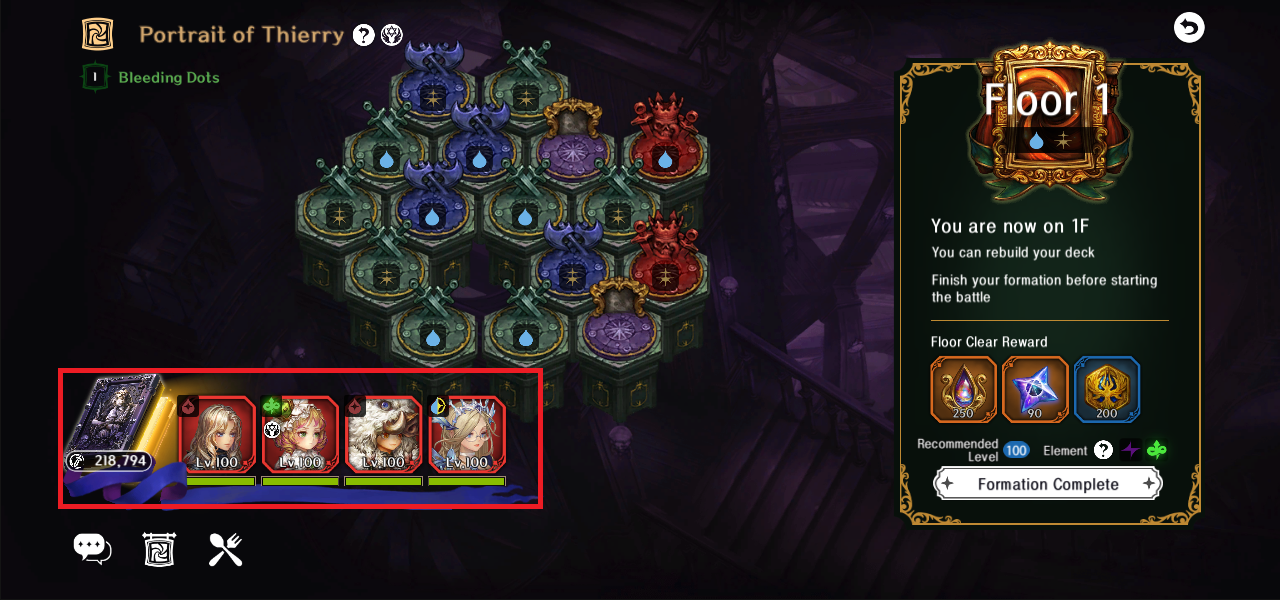Select the ice hero with glasses portrait
Image resolution: width=1280 pixels, height=600 pixels.
pyautogui.click(x=467, y=434)
